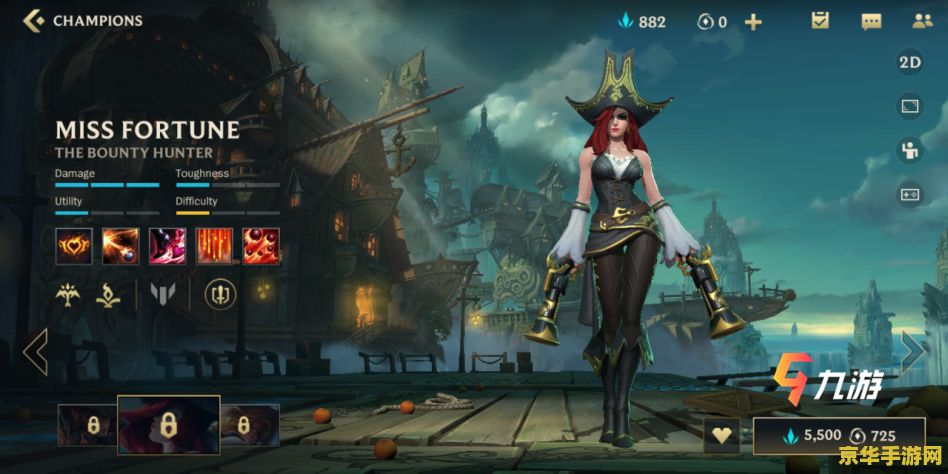948x474 pixels.
Task: Select the Bullet Time ultimate ability icon
Action: tap(261, 245)
